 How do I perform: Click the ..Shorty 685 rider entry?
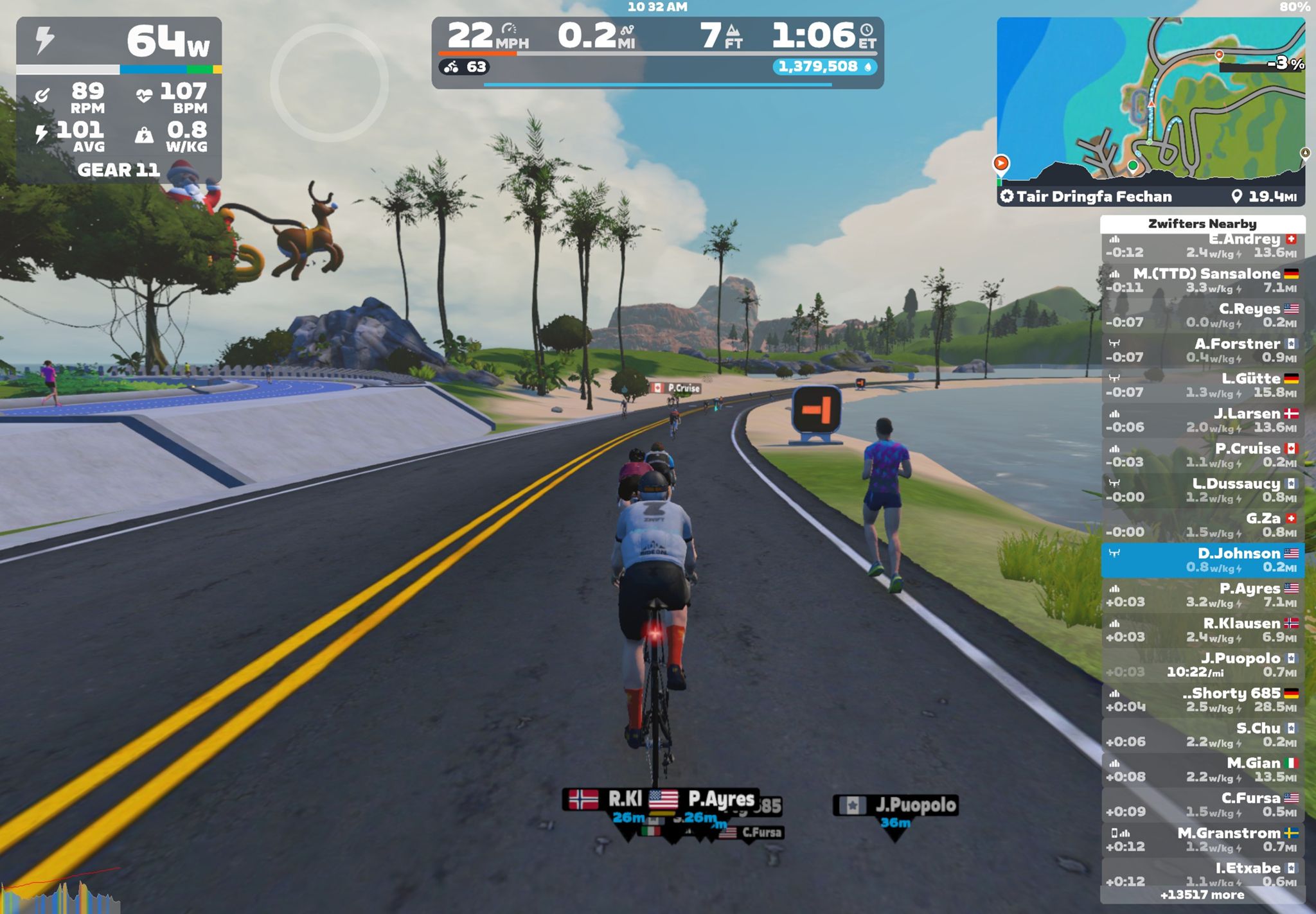click(x=1202, y=700)
